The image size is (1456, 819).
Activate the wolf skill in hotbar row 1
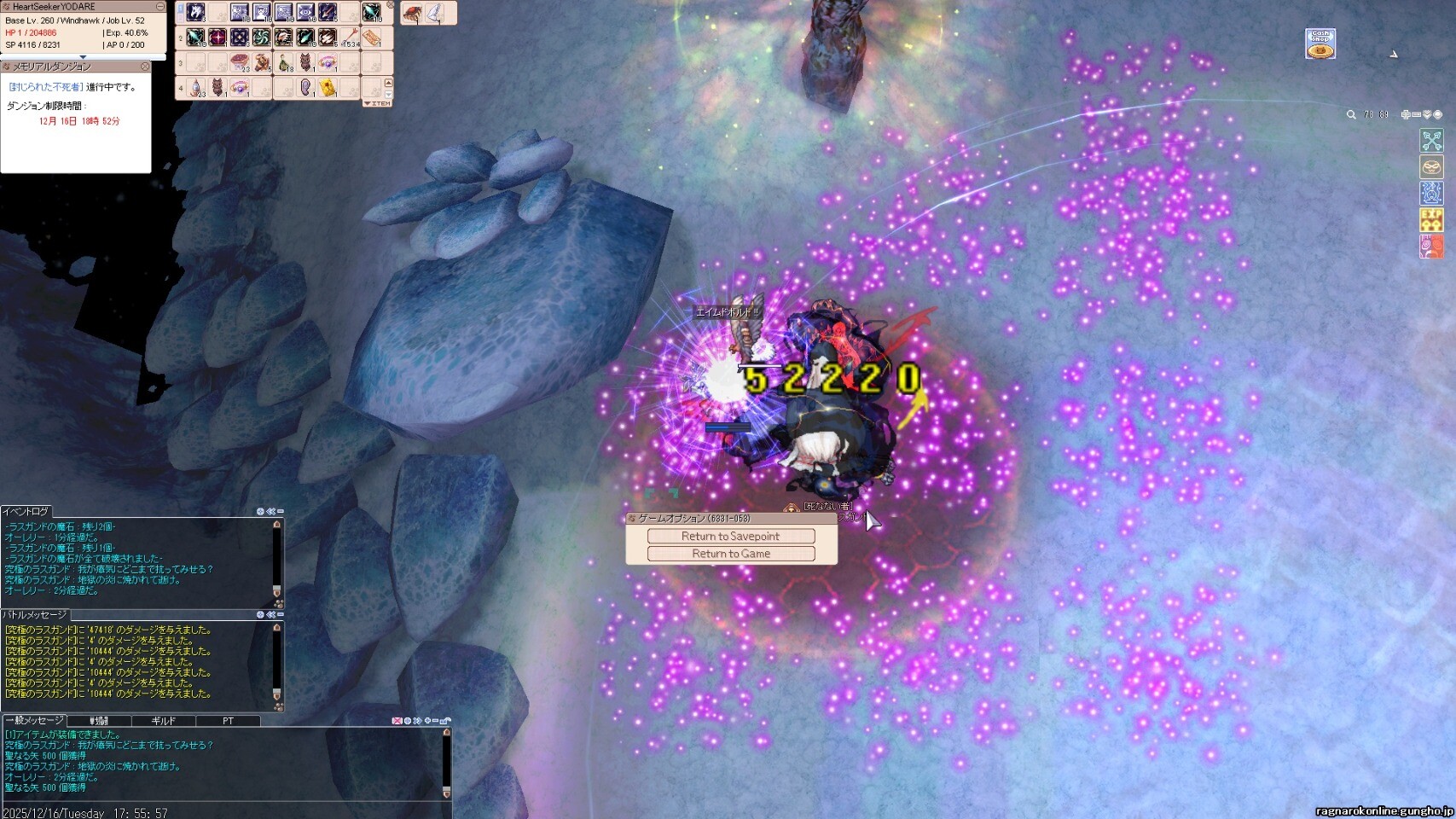195,13
